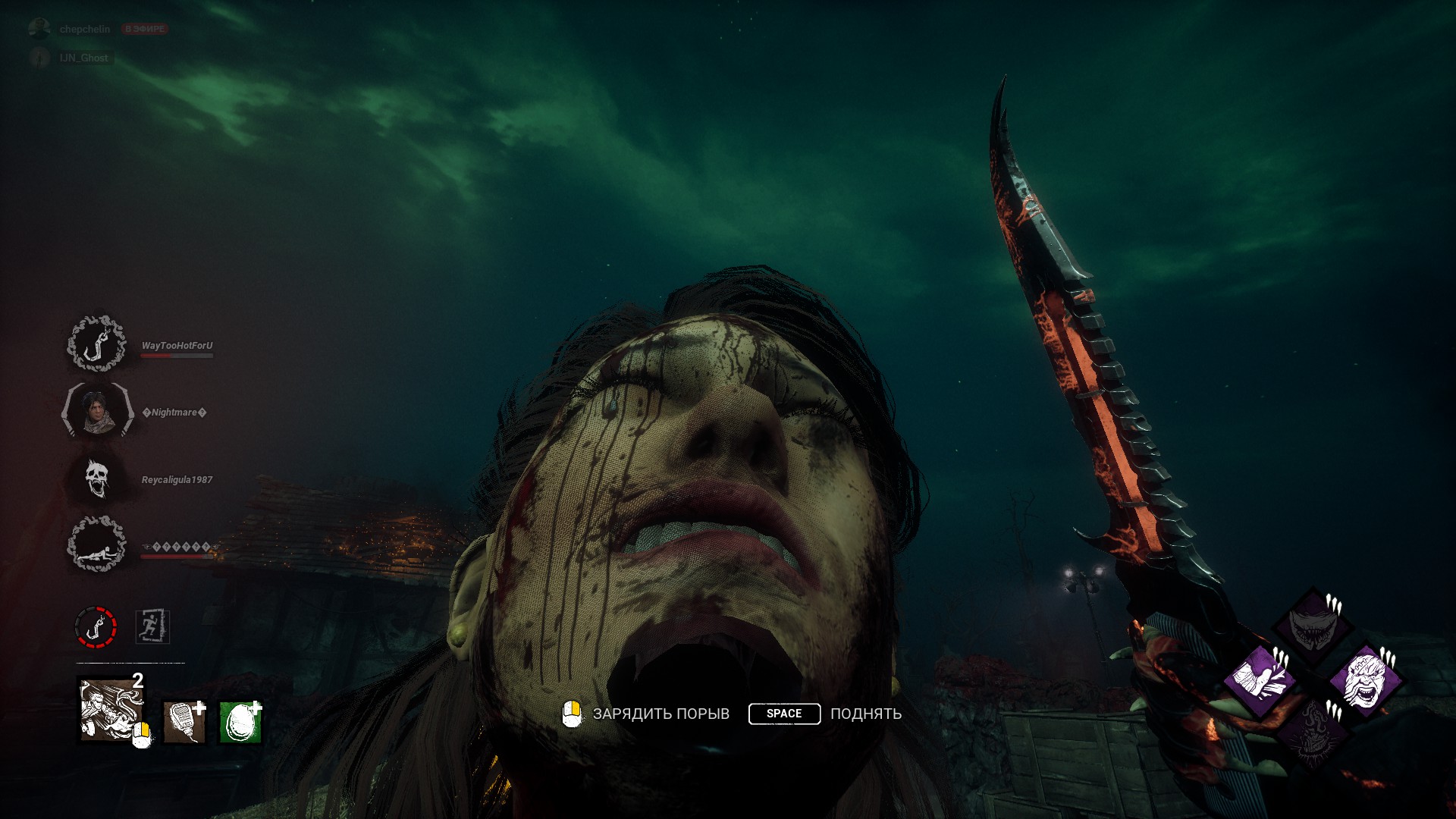This screenshot has width=1456, height=819.
Task: Click the red hook counter icon
Action: pyautogui.click(x=96, y=627)
